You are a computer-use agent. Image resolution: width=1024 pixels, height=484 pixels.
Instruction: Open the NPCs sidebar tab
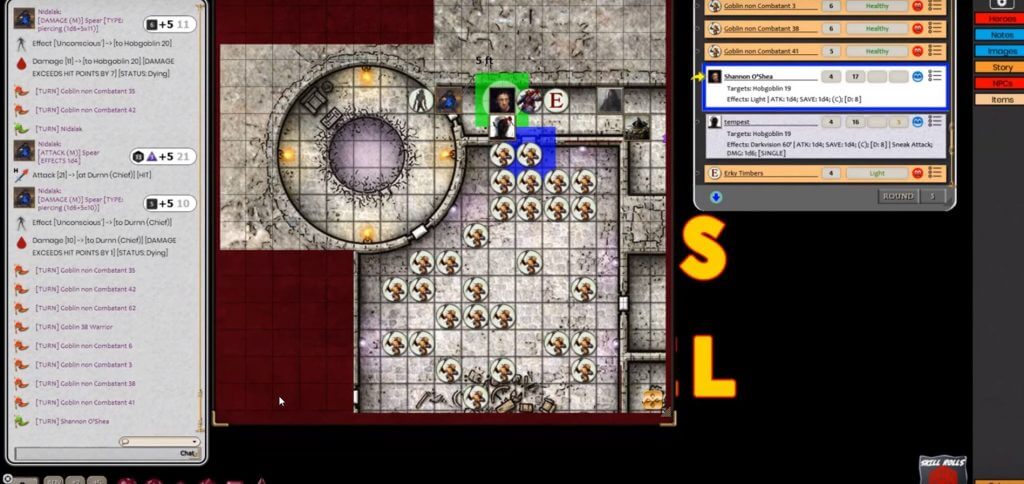pyautogui.click(x=1002, y=83)
